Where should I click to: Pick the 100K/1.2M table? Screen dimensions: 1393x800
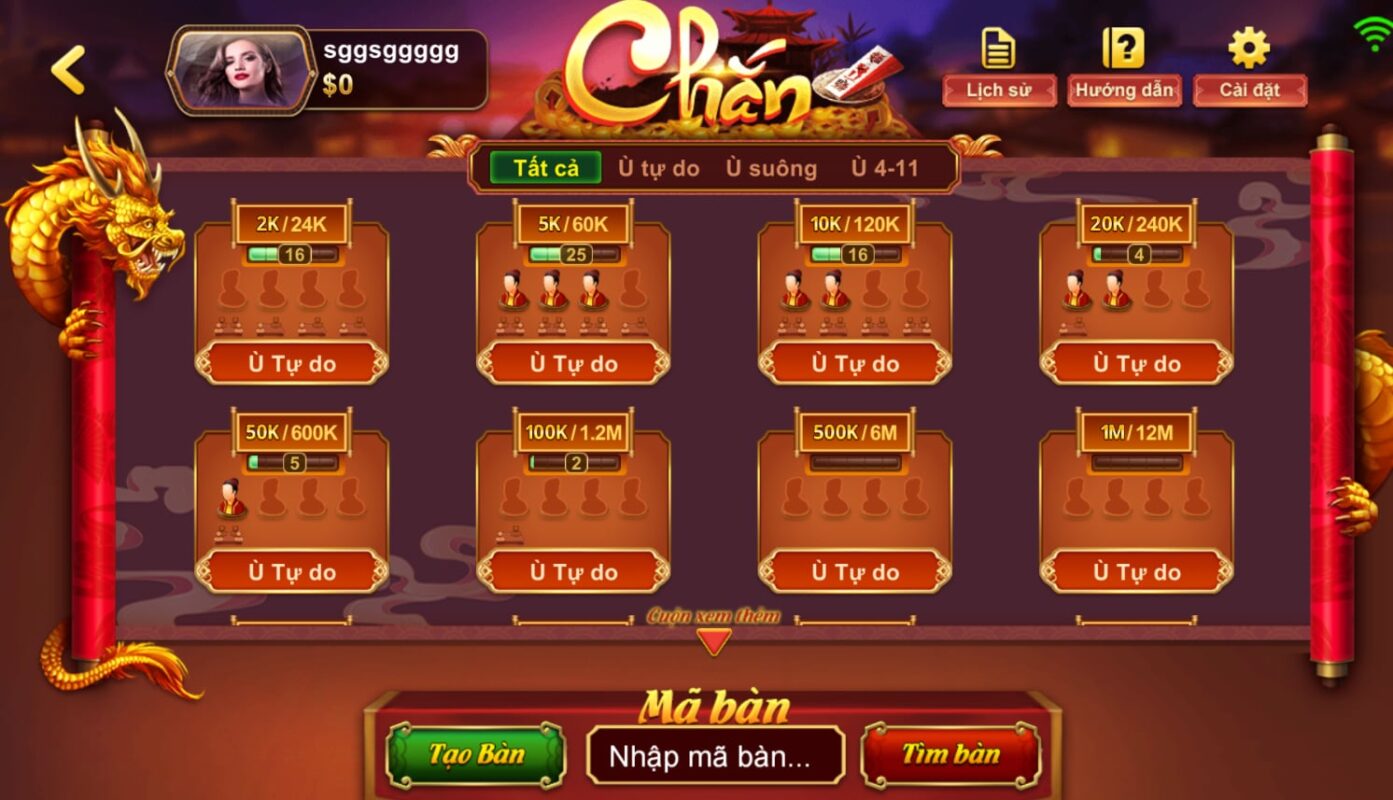pyautogui.click(x=573, y=572)
